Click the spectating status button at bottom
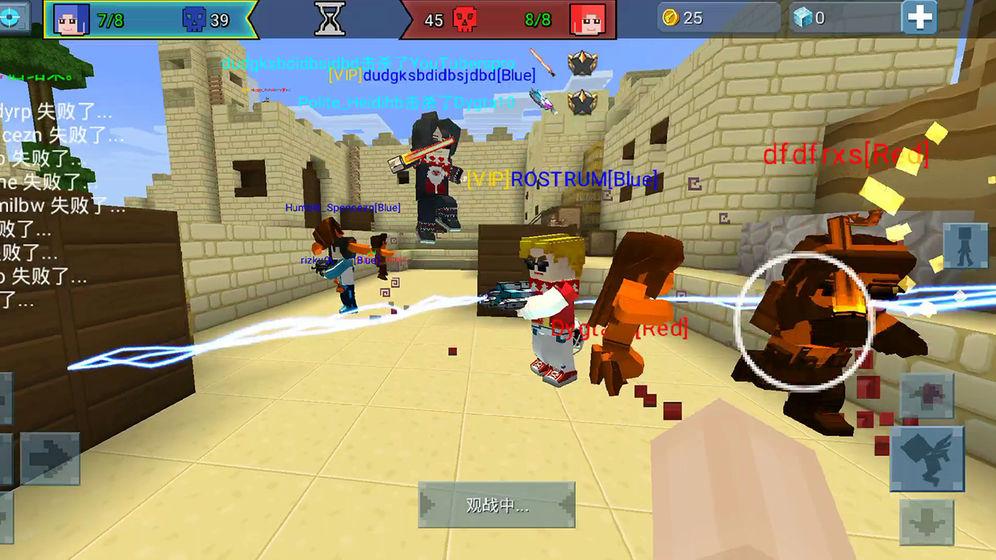Viewport: 996px width, 560px height. (x=496, y=505)
